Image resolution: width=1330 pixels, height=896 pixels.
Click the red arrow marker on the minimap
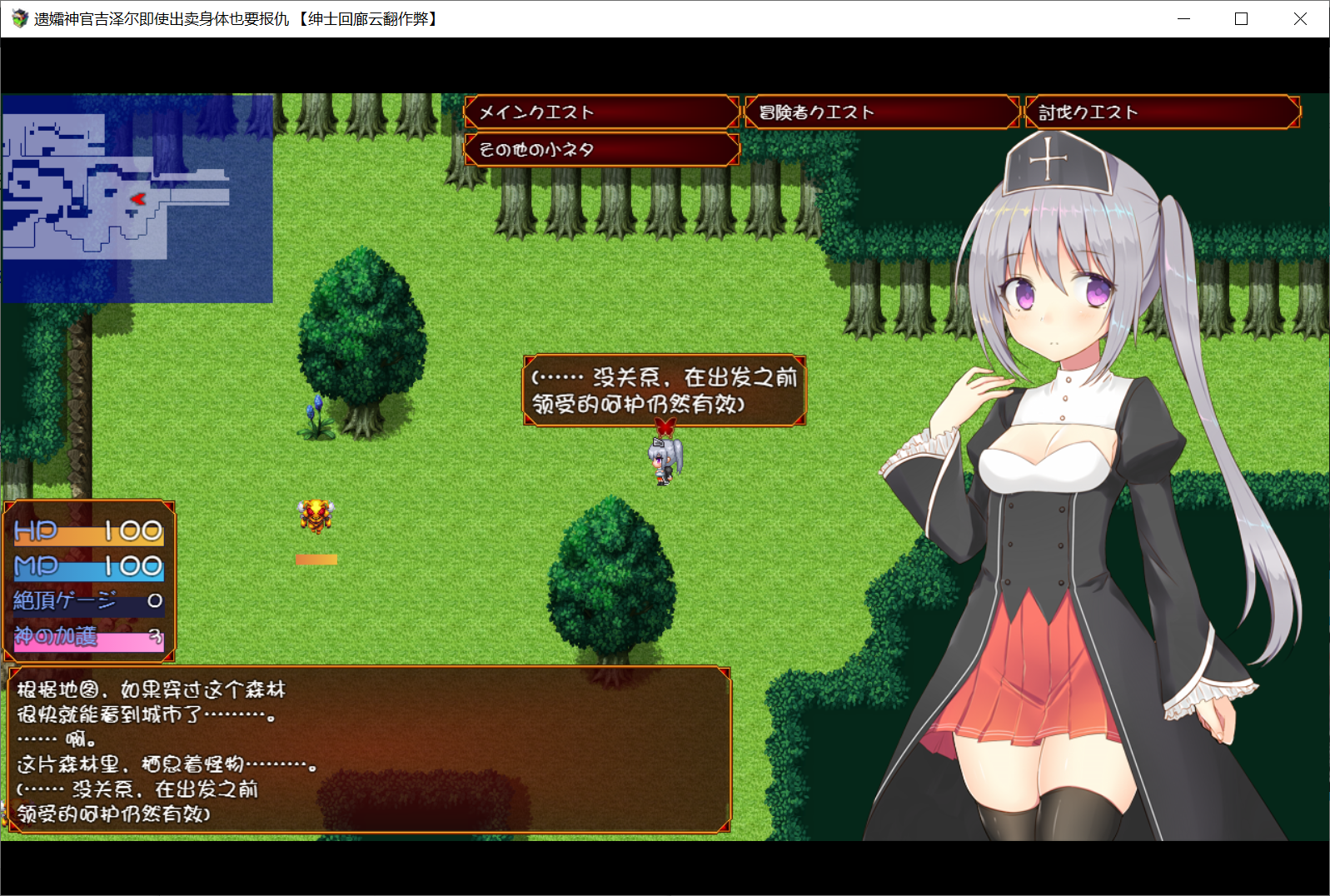coord(138,199)
